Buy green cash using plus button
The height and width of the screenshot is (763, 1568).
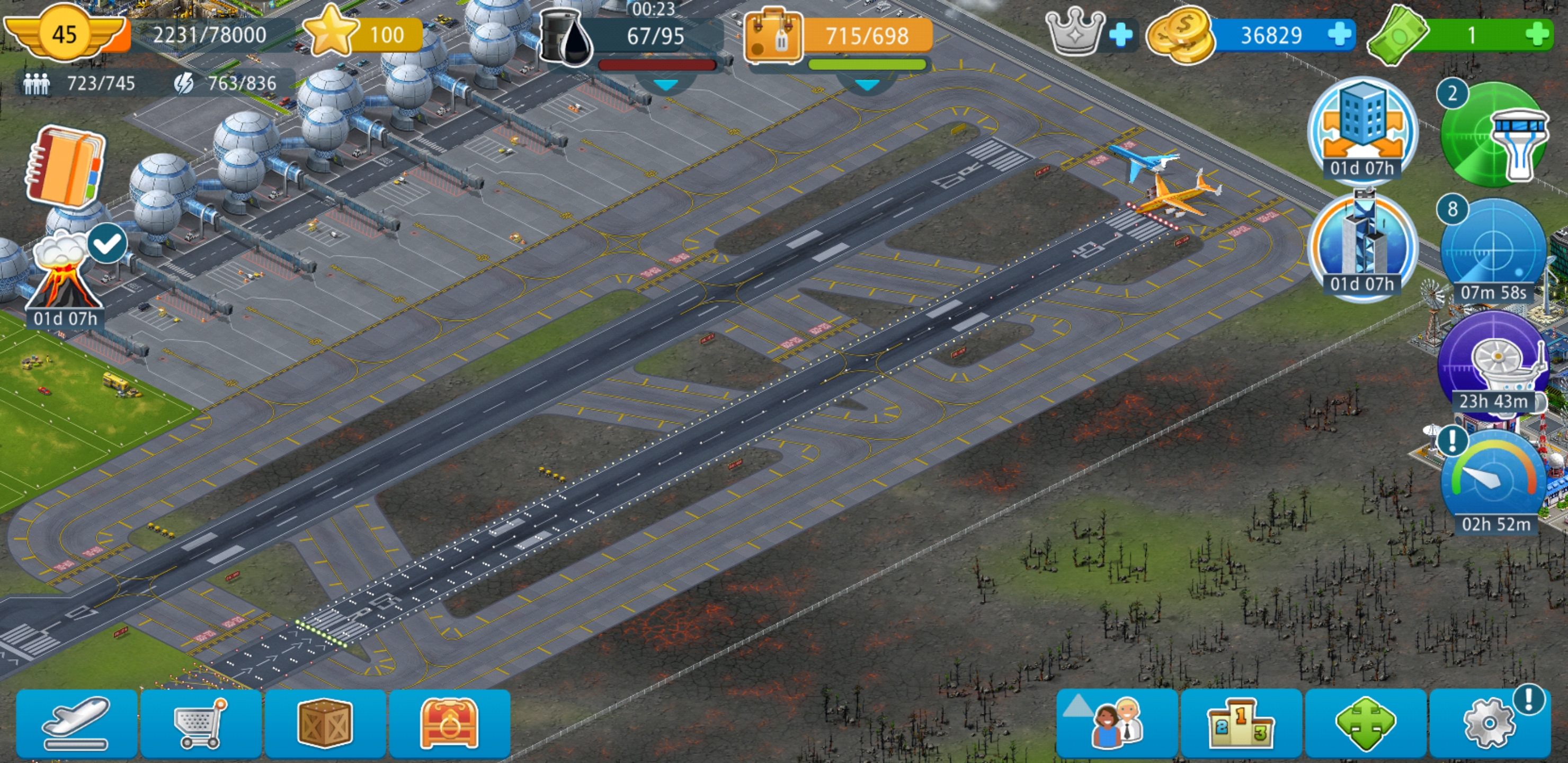(x=1538, y=35)
